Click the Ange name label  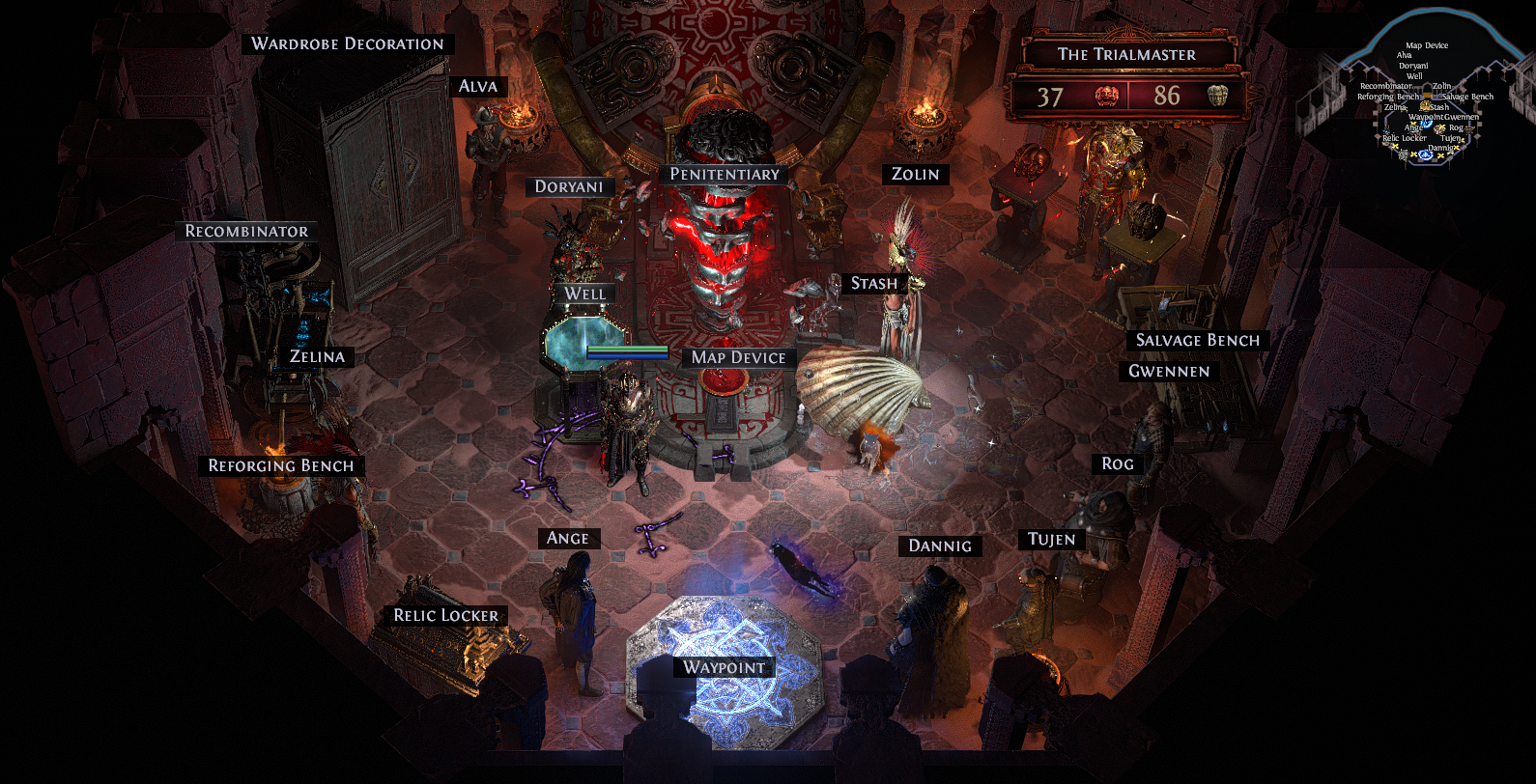(x=568, y=538)
